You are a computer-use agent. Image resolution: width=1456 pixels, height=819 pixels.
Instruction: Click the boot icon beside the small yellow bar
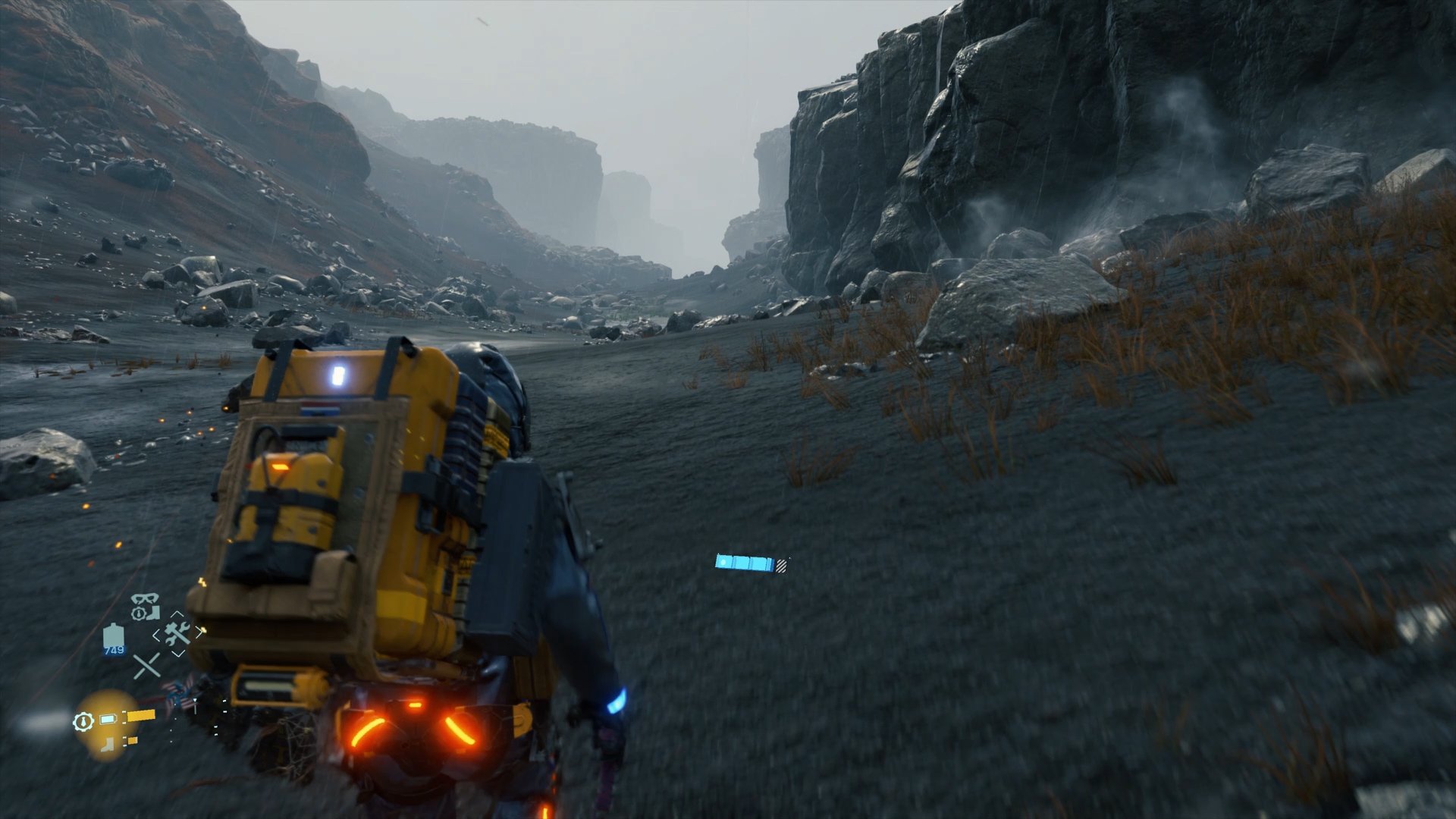[106, 744]
